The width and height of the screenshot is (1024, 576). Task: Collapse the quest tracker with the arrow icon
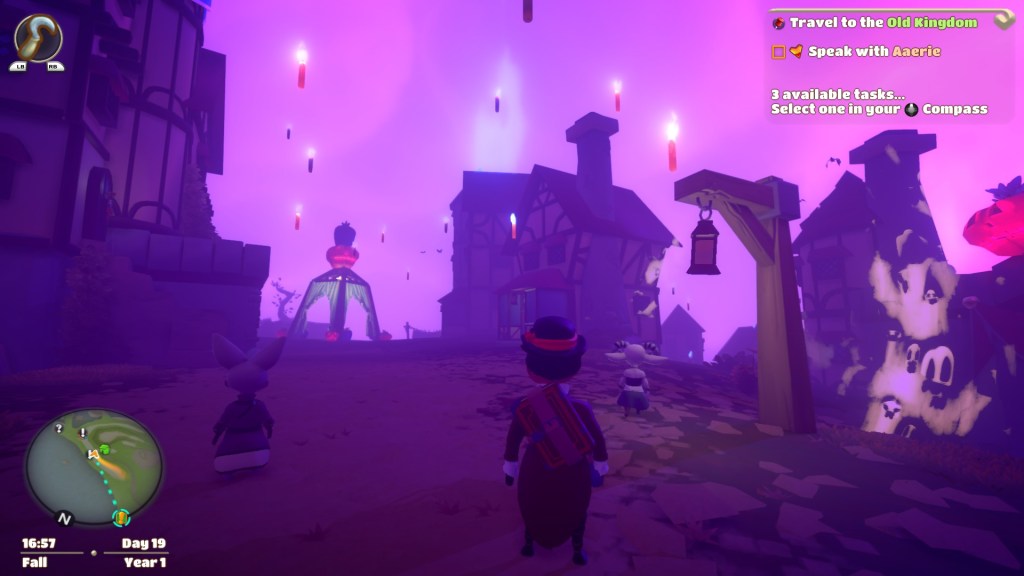[x=1004, y=22]
